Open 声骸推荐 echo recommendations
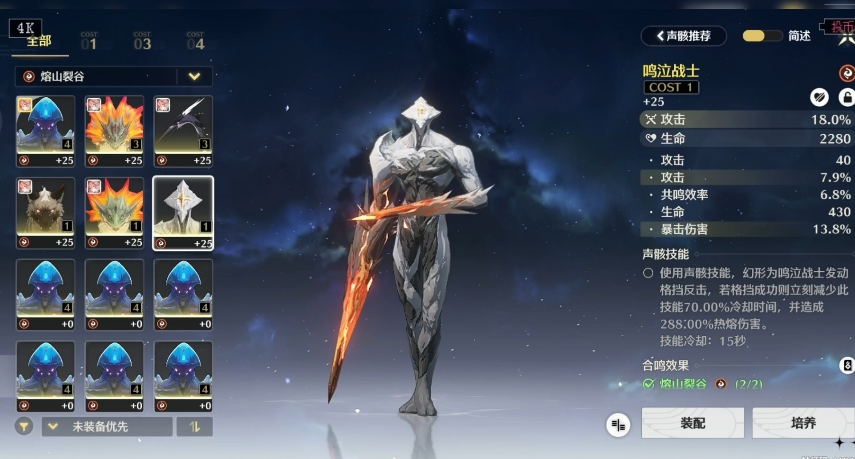855x459 pixels. [684, 36]
